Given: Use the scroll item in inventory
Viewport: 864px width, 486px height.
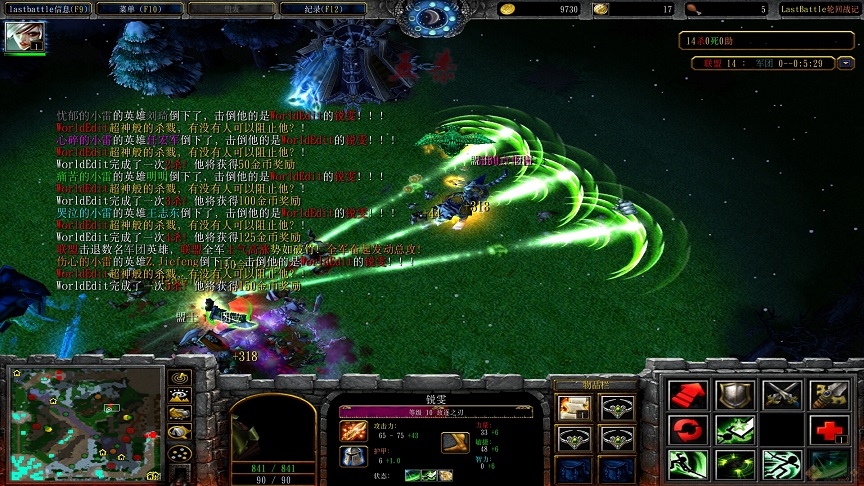Looking at the screenshot, I should pyautogui.click(x=574, y=407).
